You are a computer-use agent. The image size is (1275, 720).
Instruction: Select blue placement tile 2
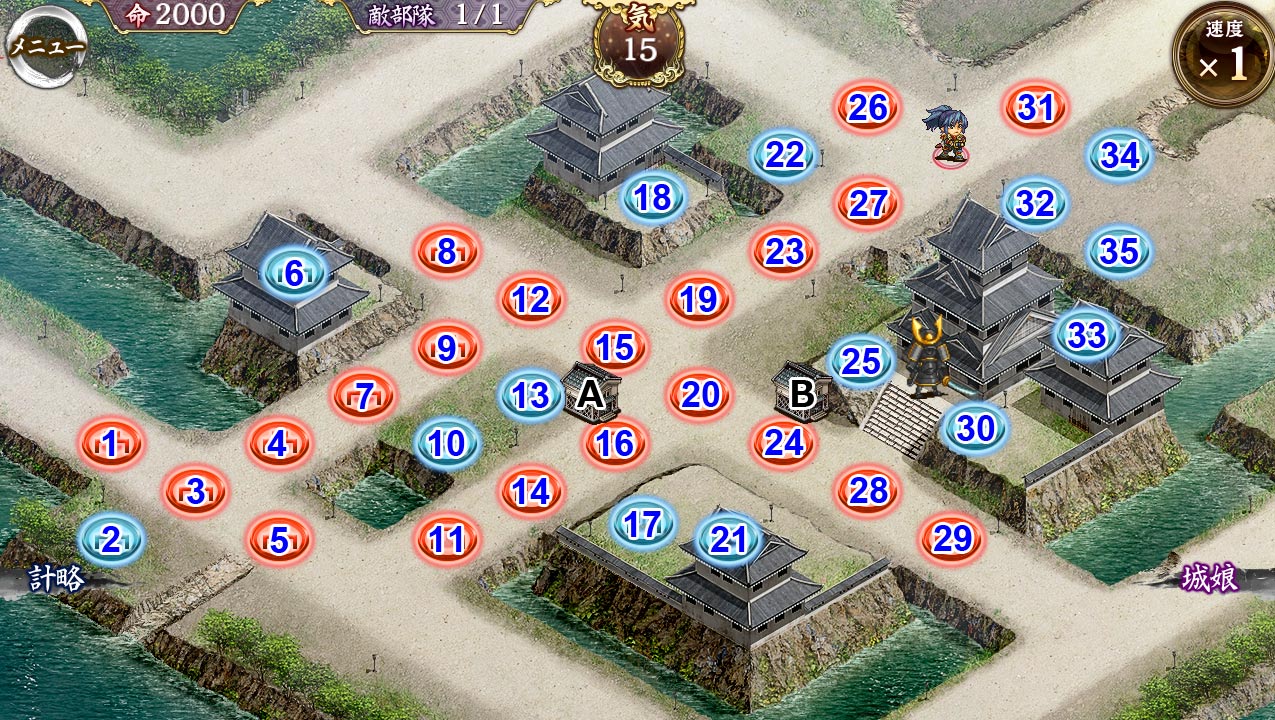111,539
